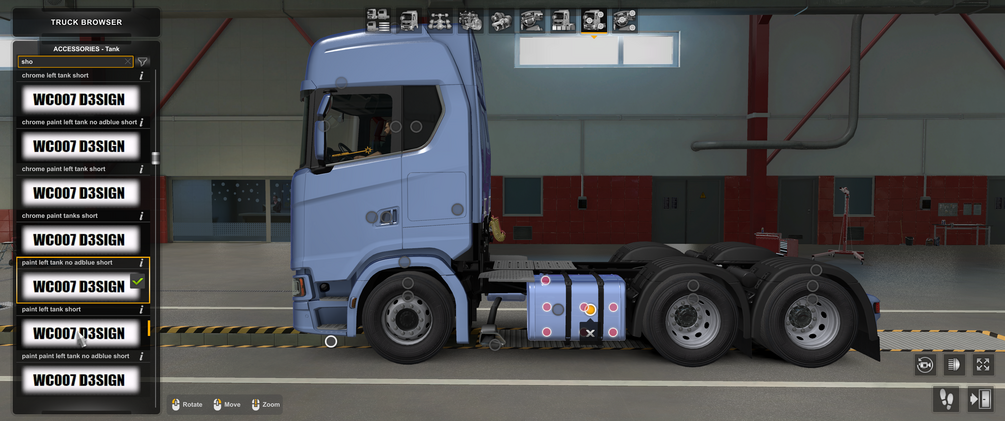Pick "paint paint left tank no adblue short"
The image size is (1005, 421).
79,379
